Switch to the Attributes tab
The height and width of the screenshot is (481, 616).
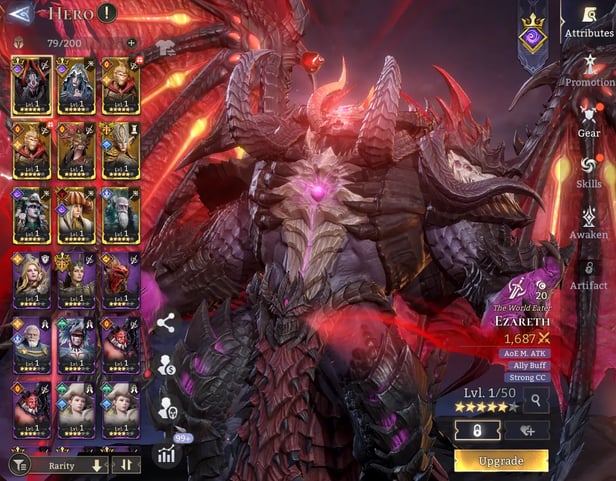589,22
